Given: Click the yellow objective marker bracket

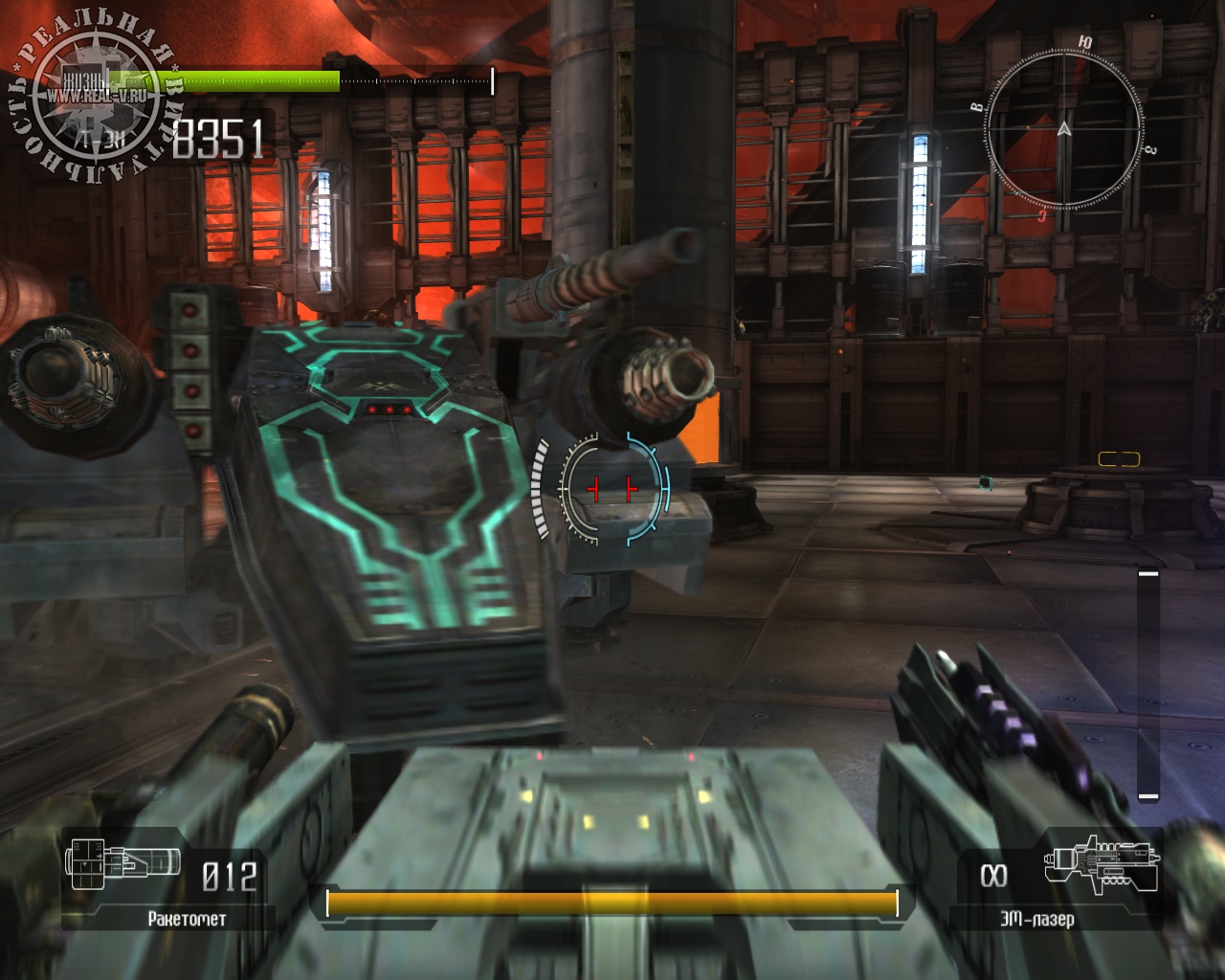Looking at the screenshot, I should (1119, 459).
